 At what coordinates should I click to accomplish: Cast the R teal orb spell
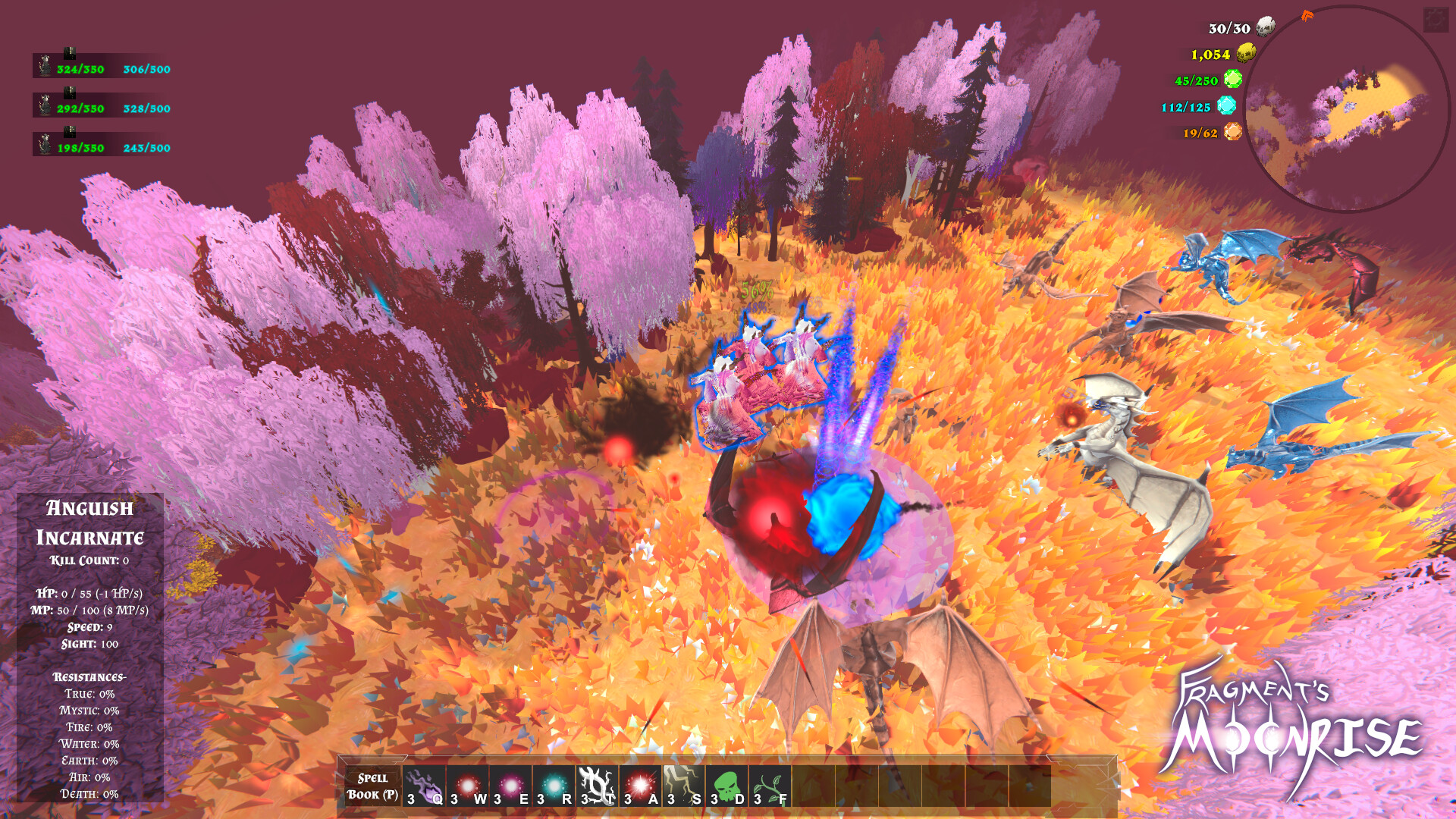(554, 784)
